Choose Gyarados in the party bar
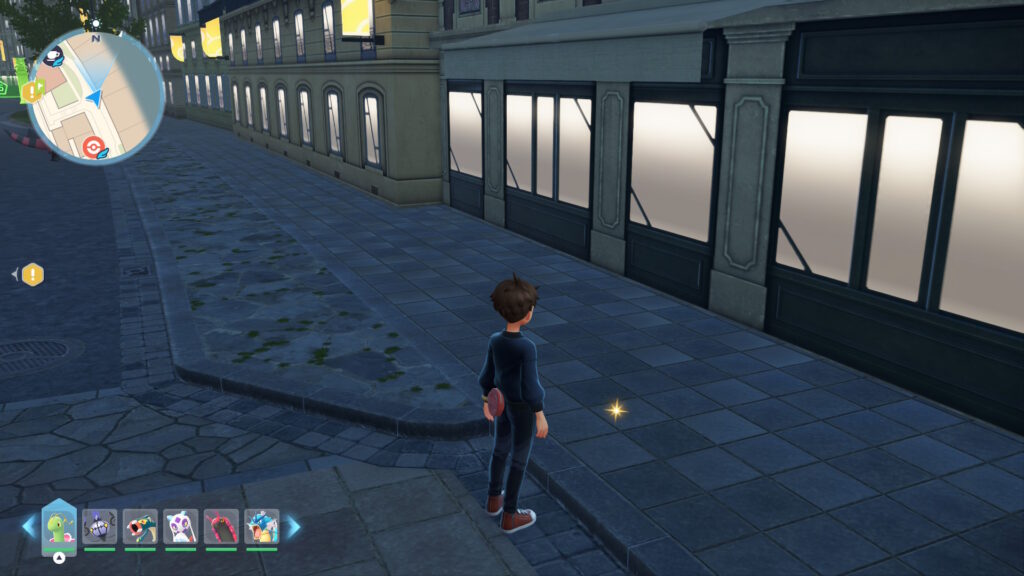Screen dimensions: 1024x576 (261, 526)
